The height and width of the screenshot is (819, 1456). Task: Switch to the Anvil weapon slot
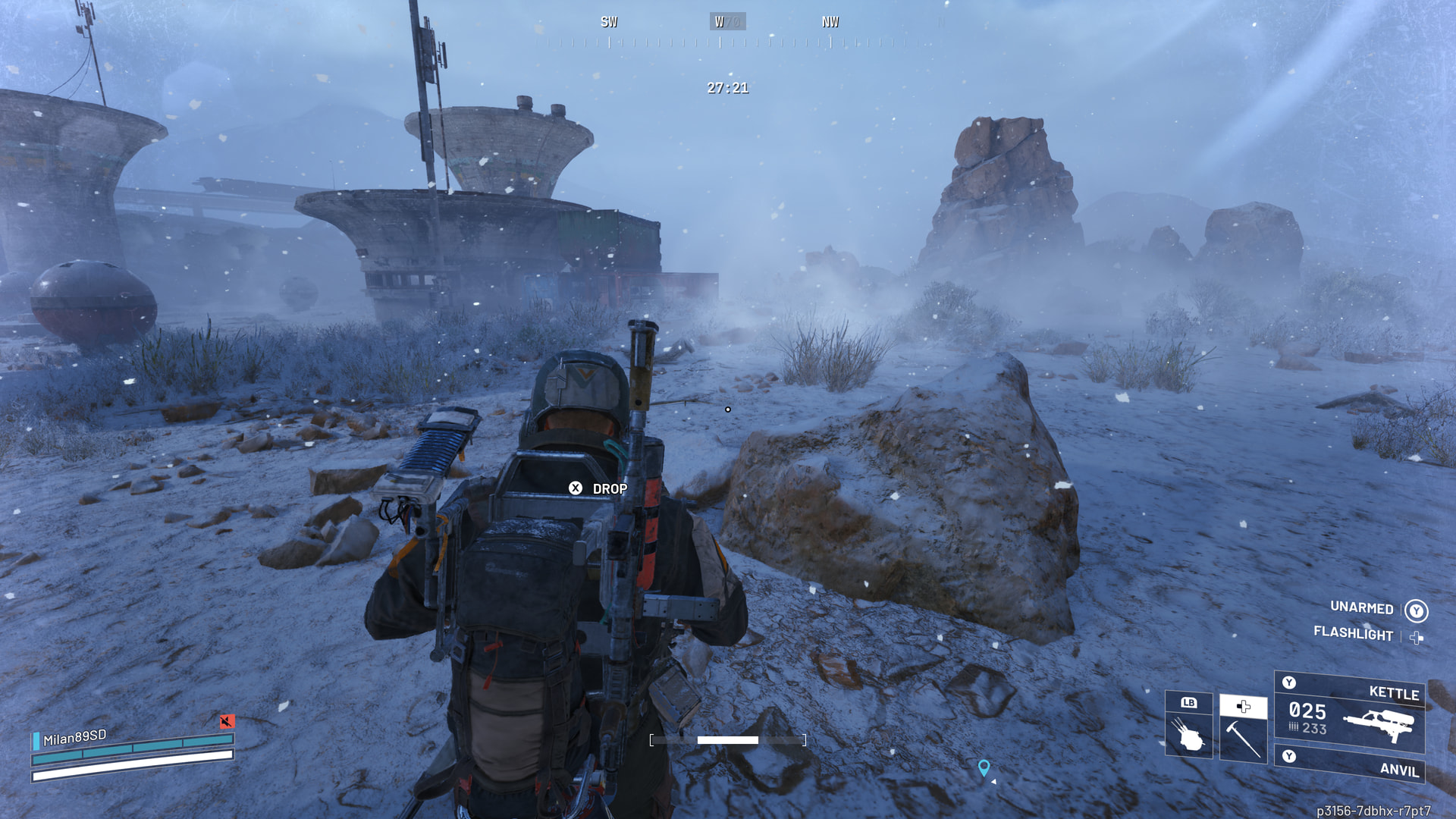pyautogui.click(x=1350, y=763)
